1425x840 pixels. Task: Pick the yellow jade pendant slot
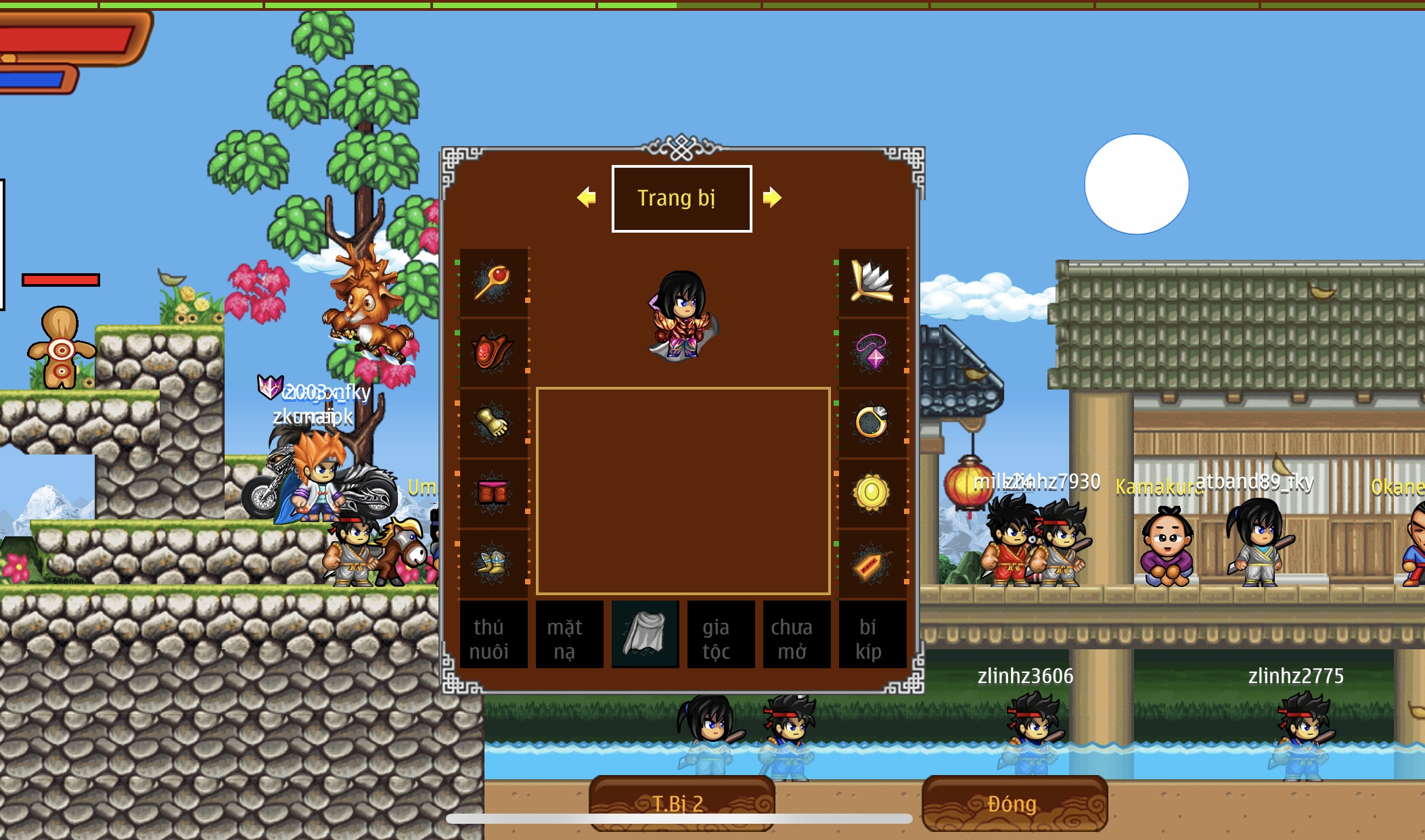click(872, 493)
